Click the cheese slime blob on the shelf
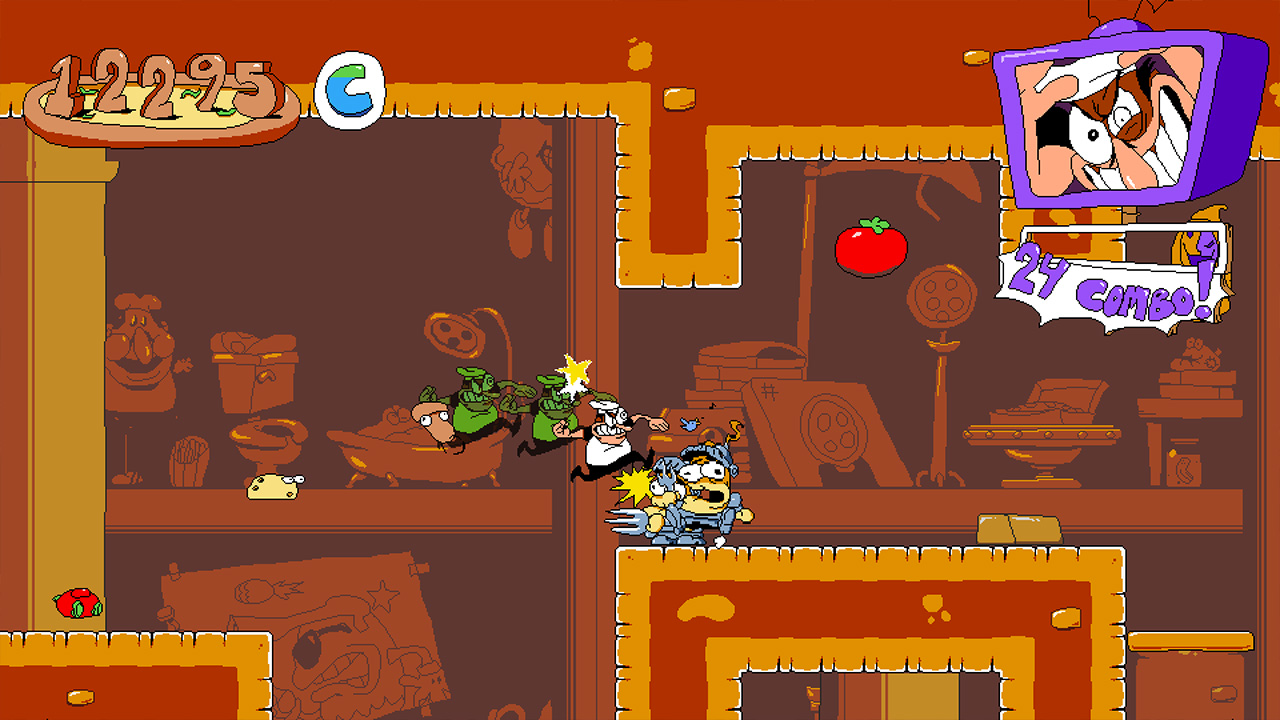Image resolution: width=1280 pixels, height=720 pixels. coord(273,486)
